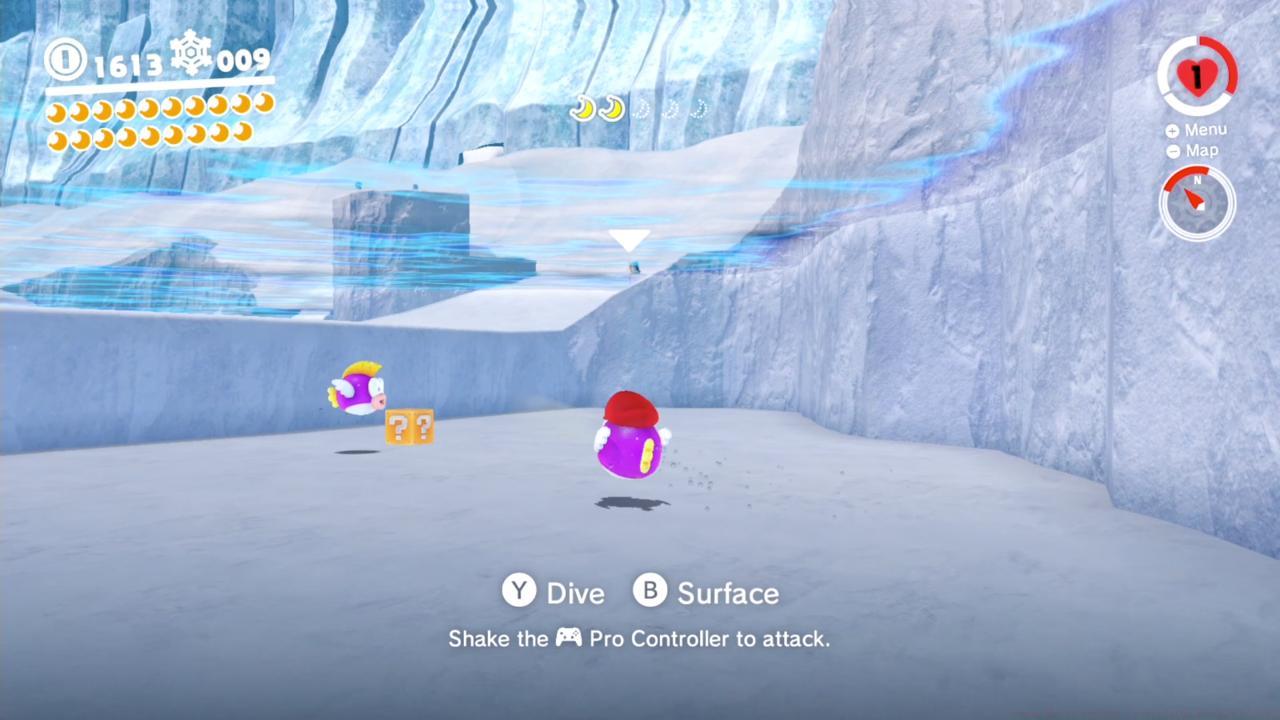Expand the Menu with the plus control
This screenshot has height=720, width=1280.
(x=1172, y=130)
